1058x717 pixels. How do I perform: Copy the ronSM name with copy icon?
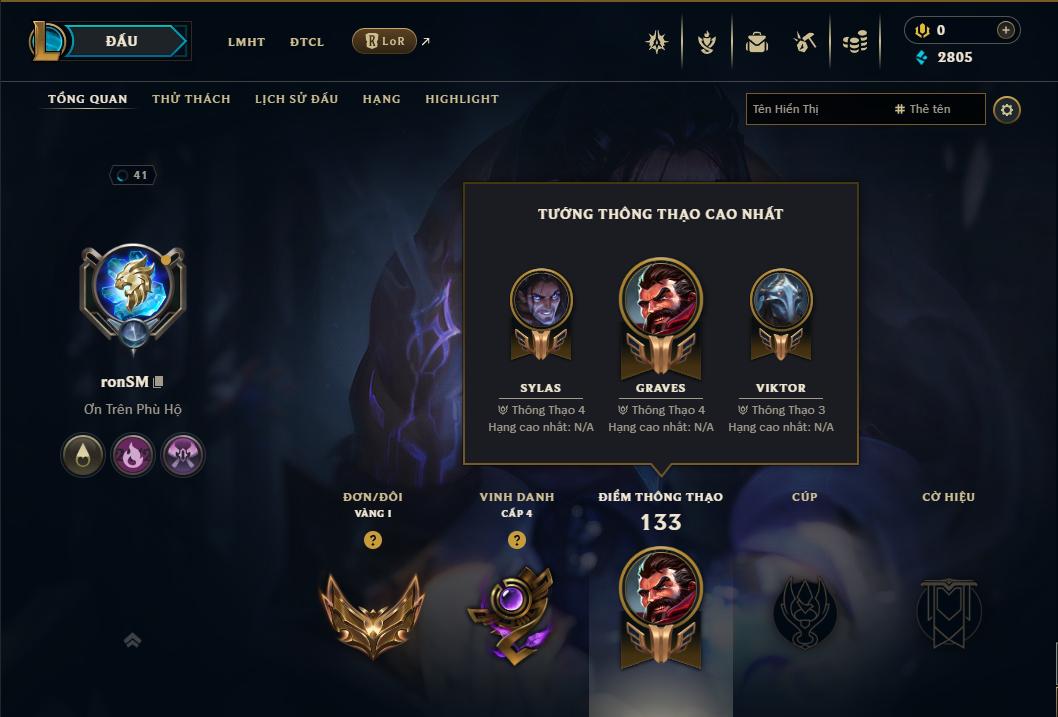[x=158, y=382]
